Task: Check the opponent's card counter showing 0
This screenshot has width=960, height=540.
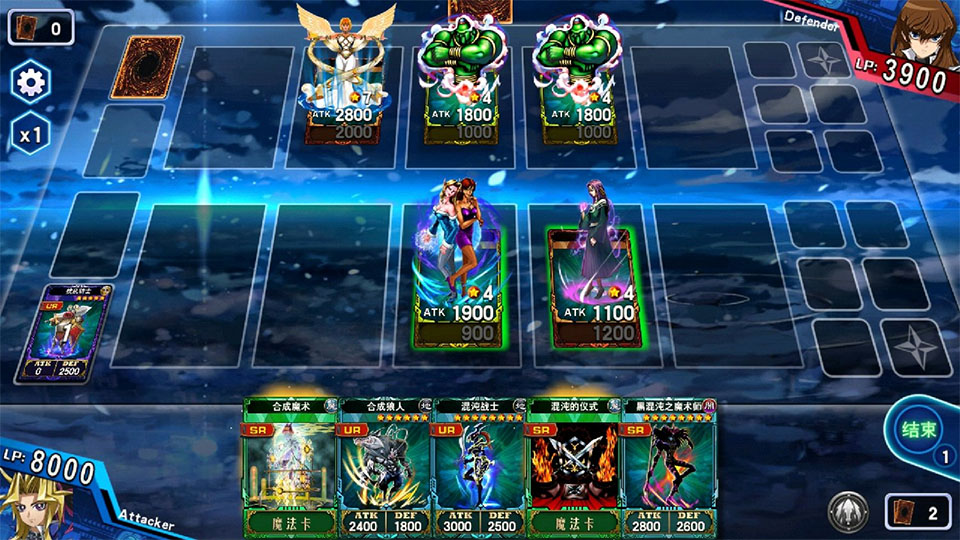Action: pos(40,27)
